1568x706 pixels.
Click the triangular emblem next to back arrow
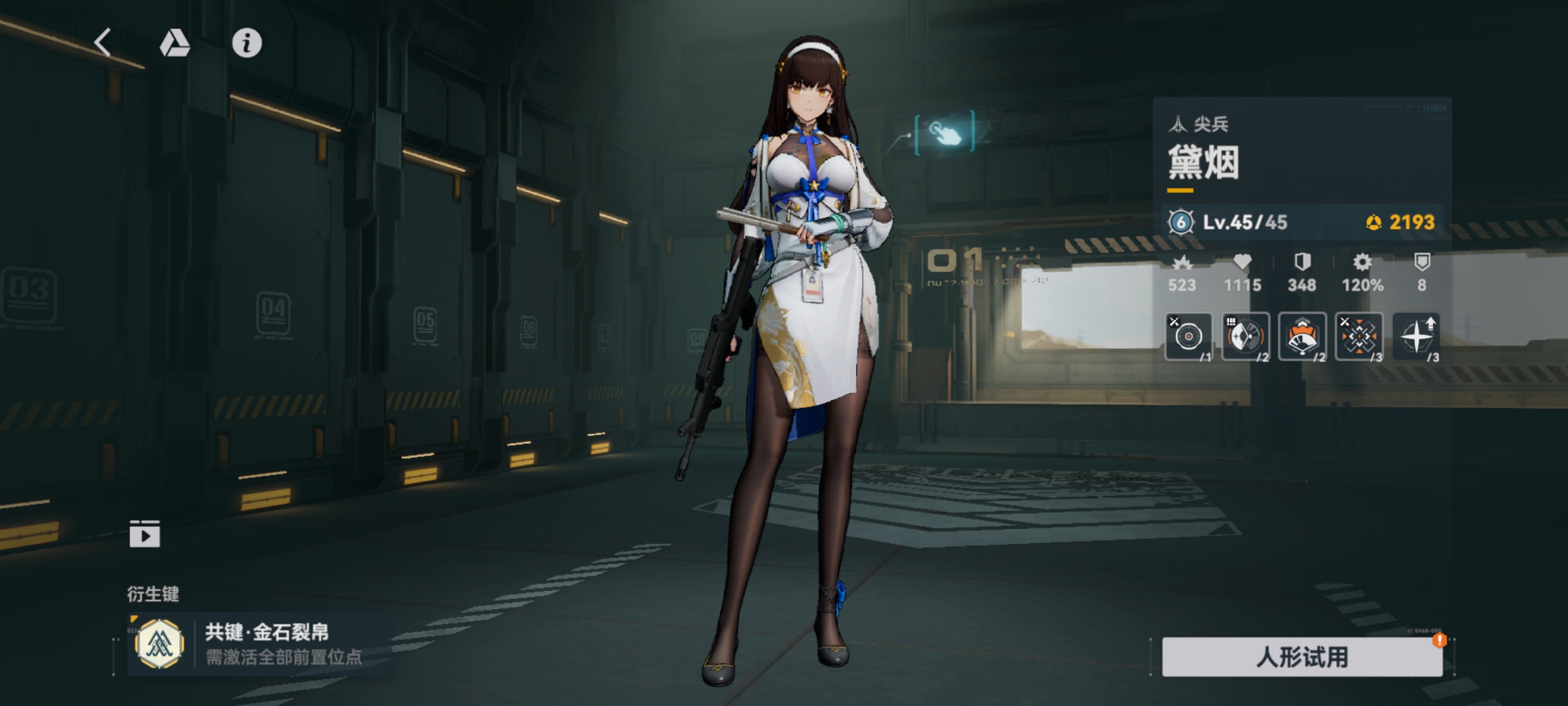pos(174,42)
